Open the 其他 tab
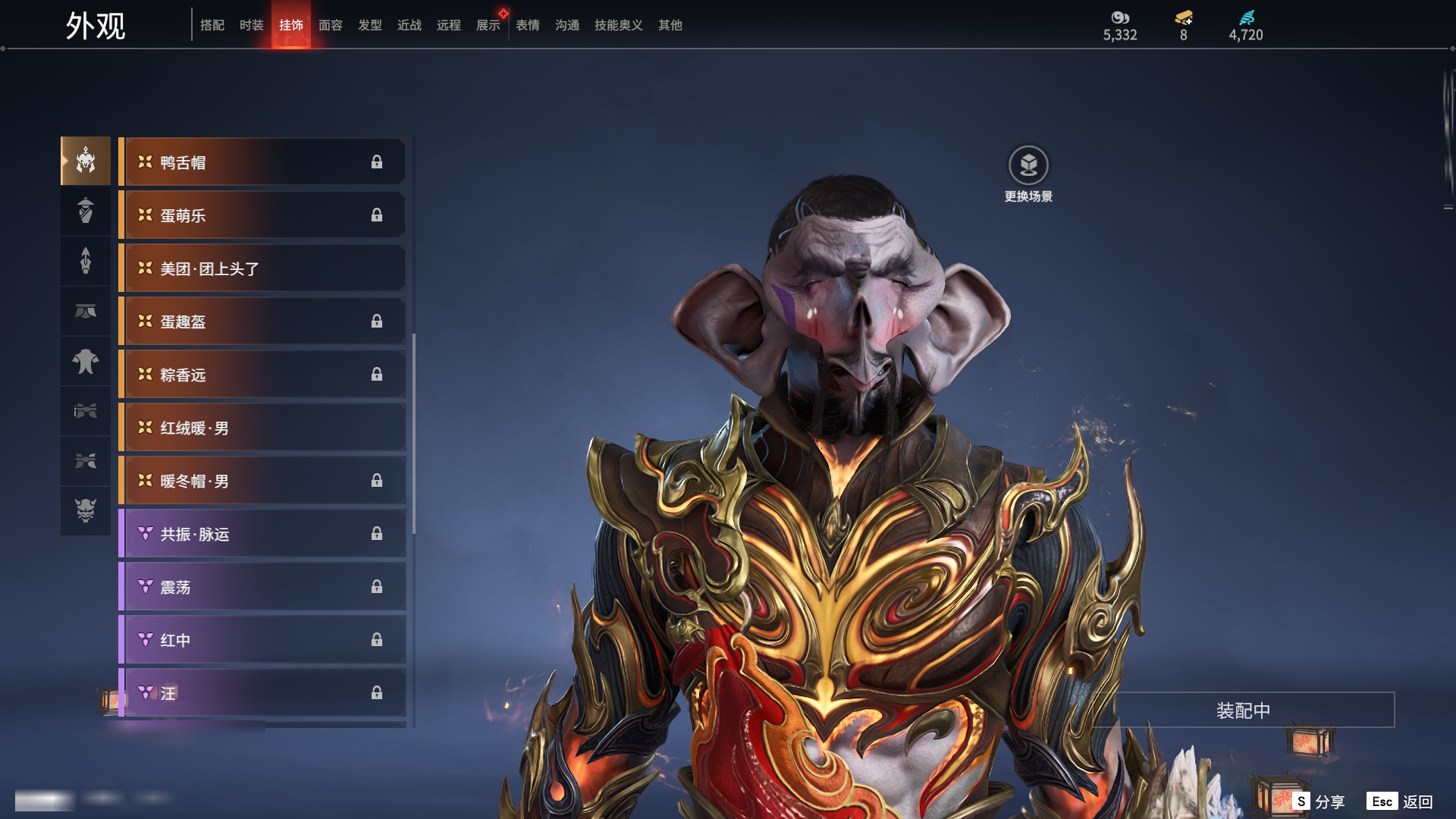This screenshot has height=819, width=1456. tap(670, 25)
